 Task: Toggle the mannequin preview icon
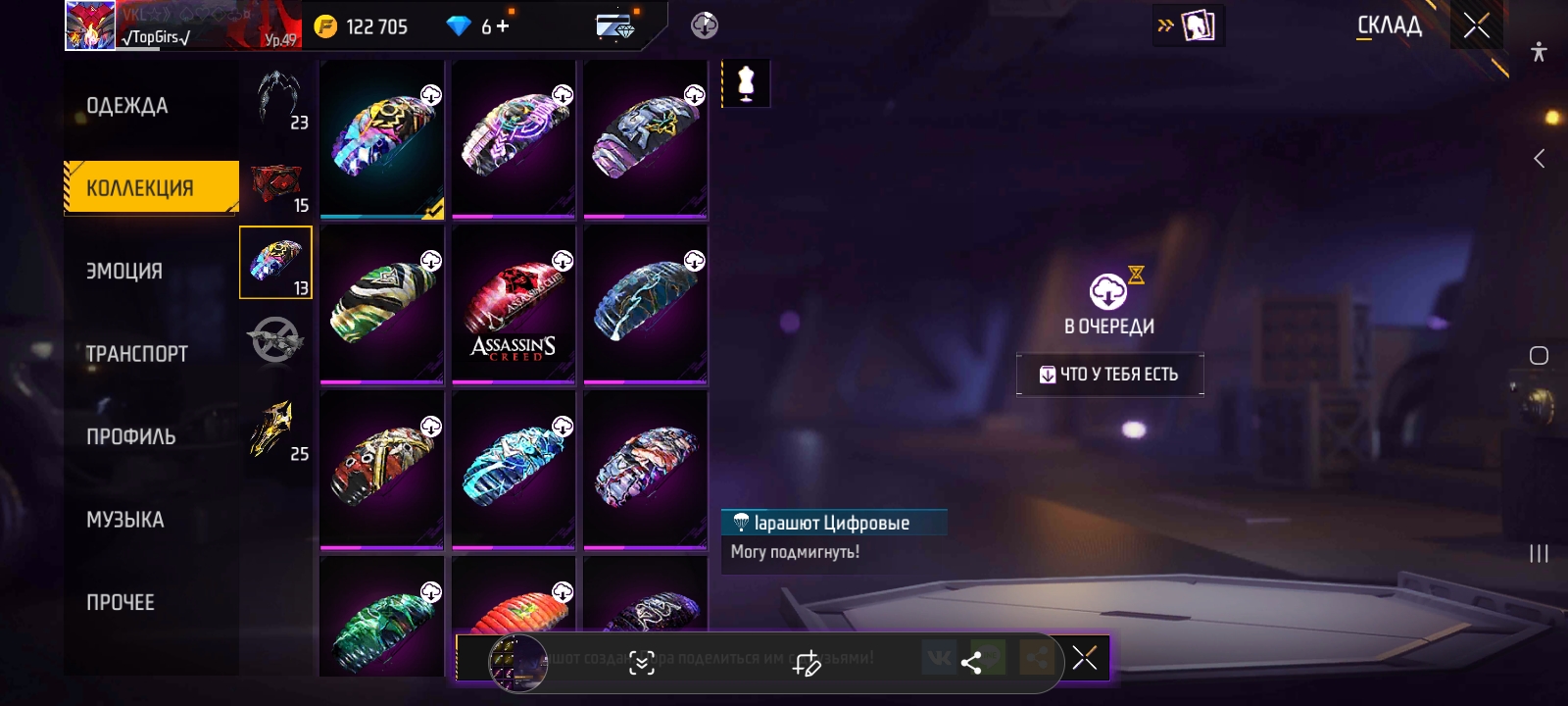(x=746, y=83)
